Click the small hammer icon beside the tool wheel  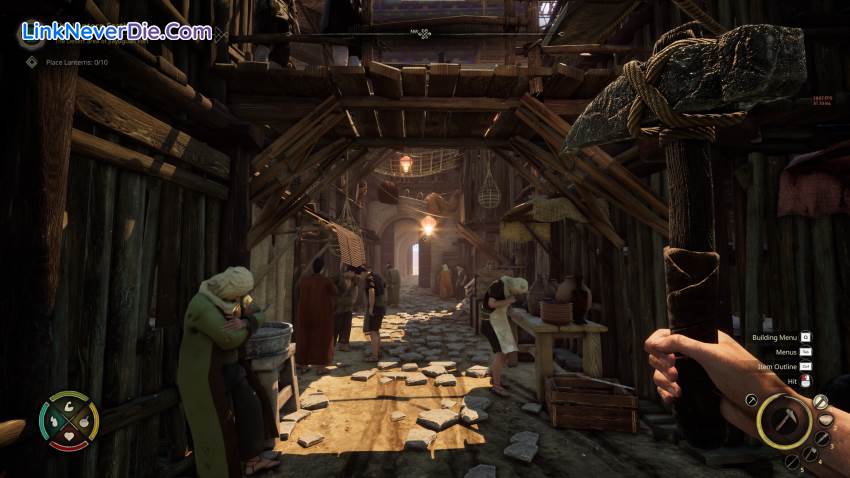coord(750,400)
